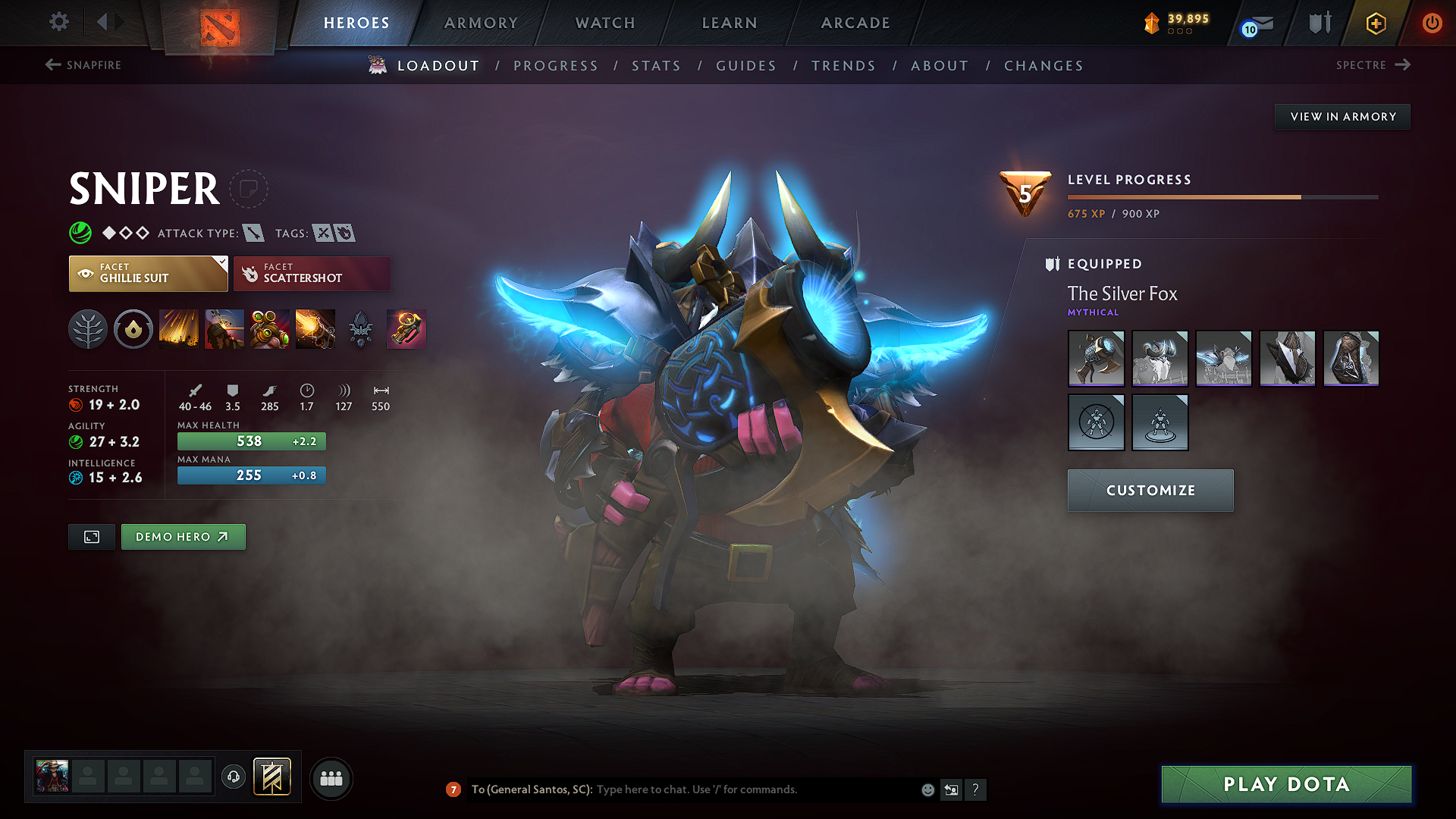Toggle the voice chat headset icon
This screenshot has height=819, width=1456.
234,778
